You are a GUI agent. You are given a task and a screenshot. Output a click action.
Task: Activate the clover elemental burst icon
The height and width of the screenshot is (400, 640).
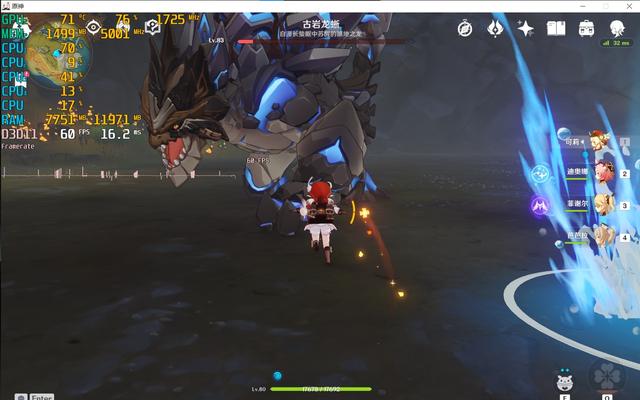pos(606,376)
